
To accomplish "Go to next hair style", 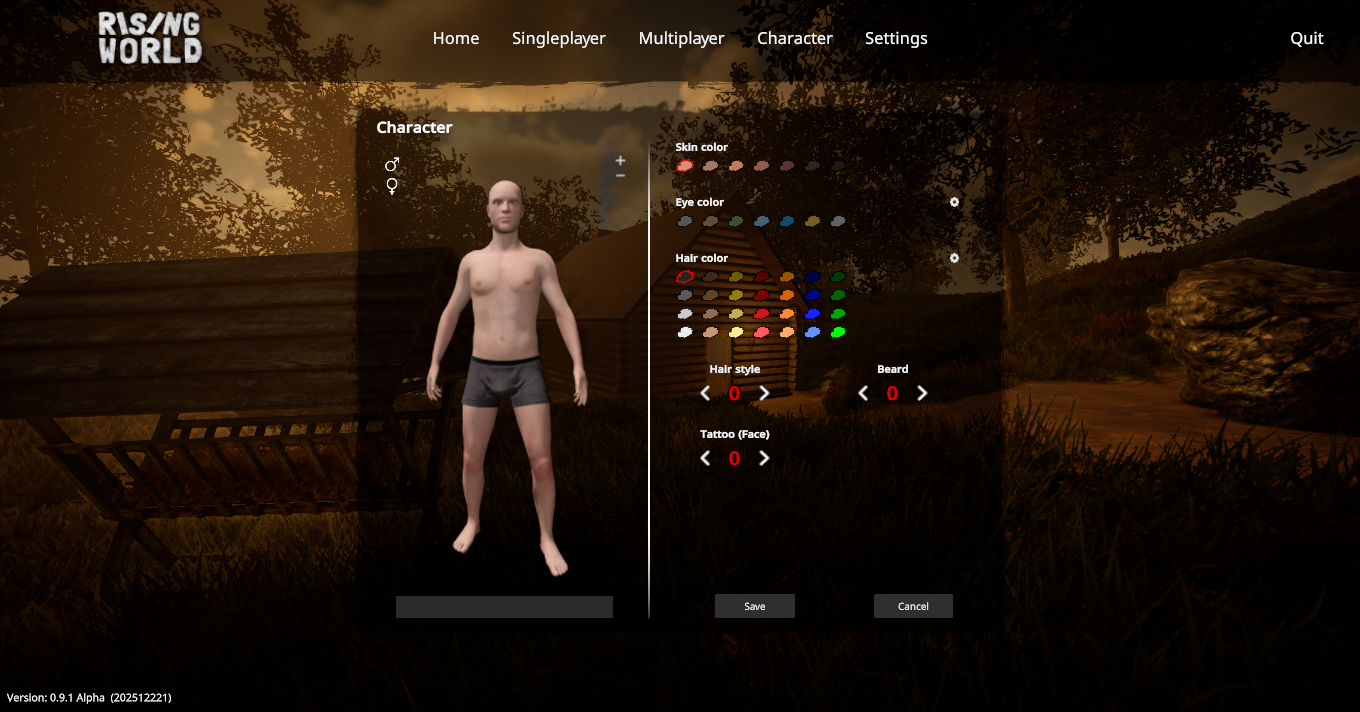I will pos(764,393).
